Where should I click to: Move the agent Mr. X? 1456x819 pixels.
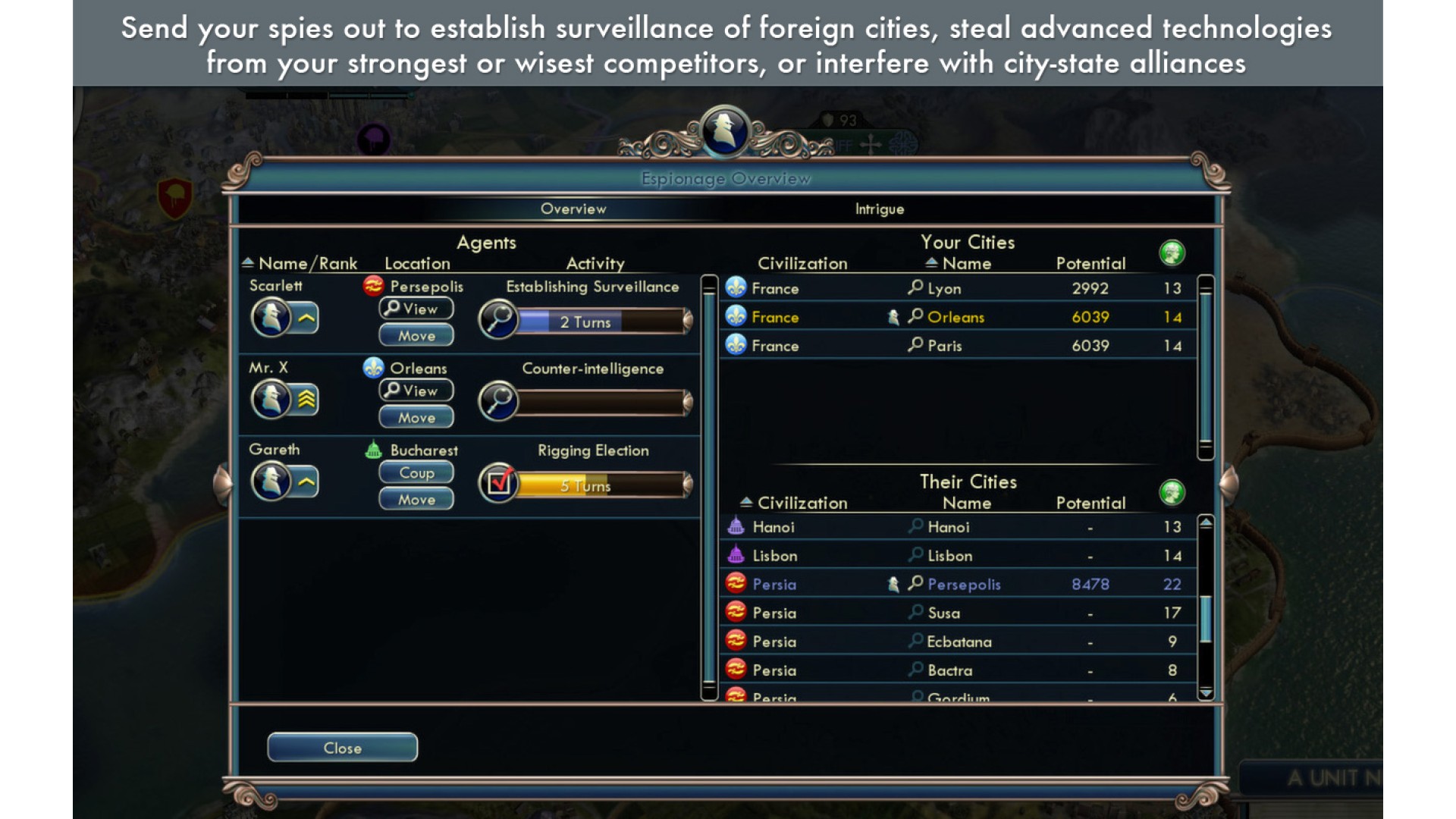click(x=416, y=417)
